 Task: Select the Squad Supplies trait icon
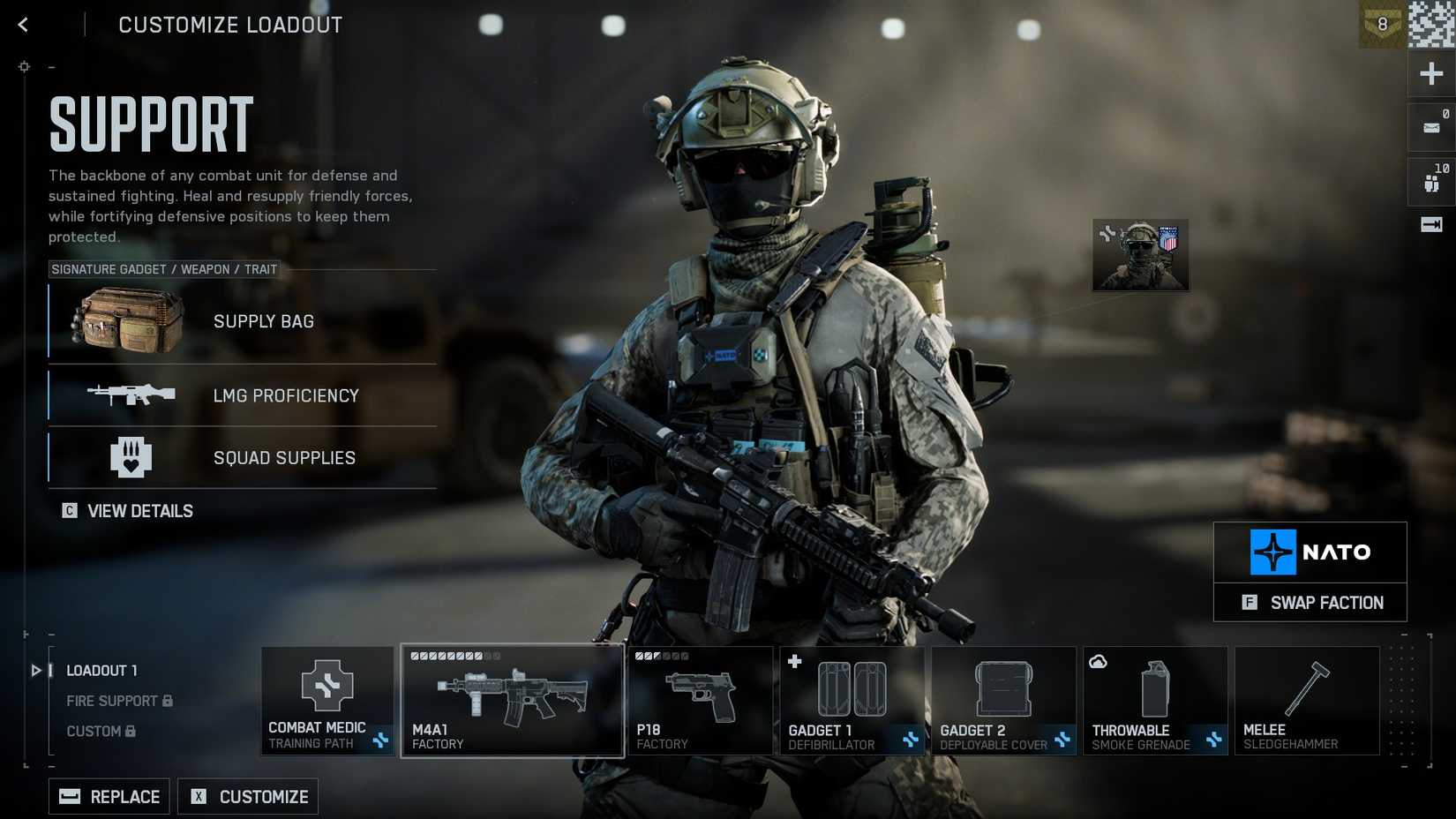[130, 457]
